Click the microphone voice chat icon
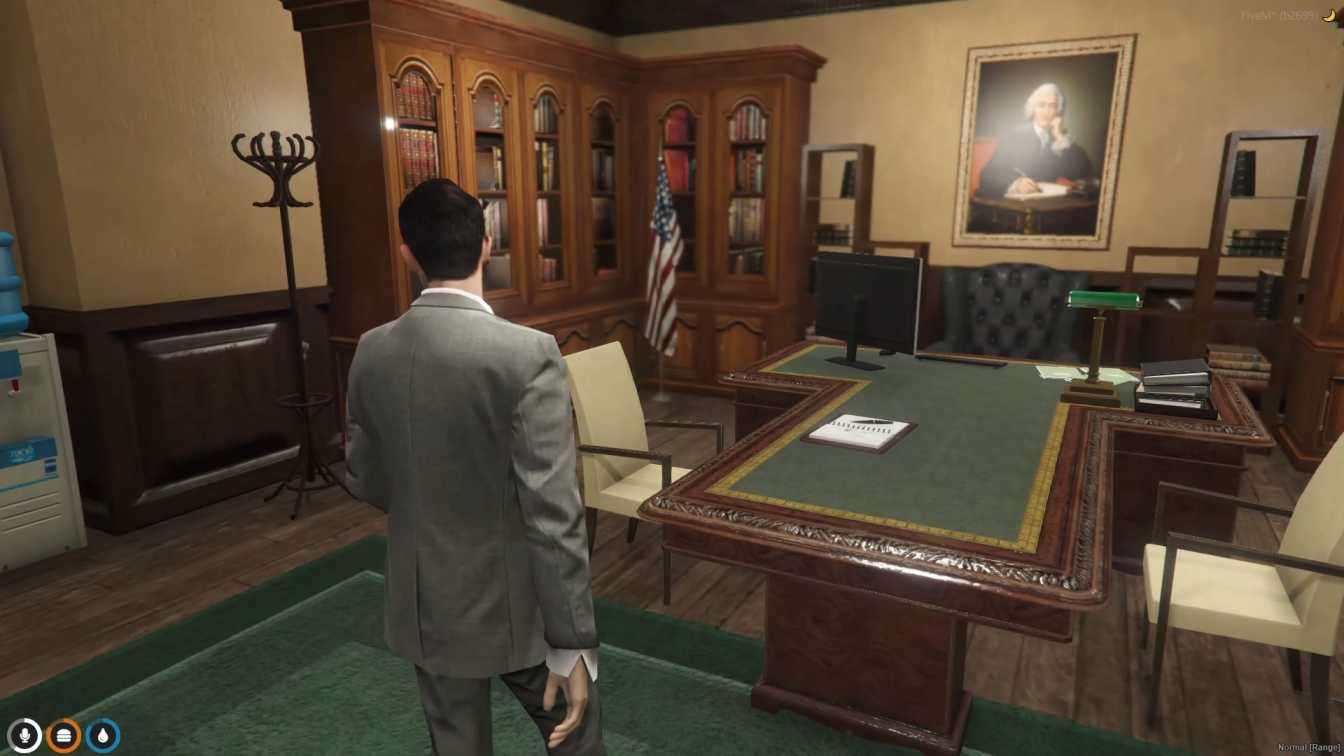 coord(25,734)
